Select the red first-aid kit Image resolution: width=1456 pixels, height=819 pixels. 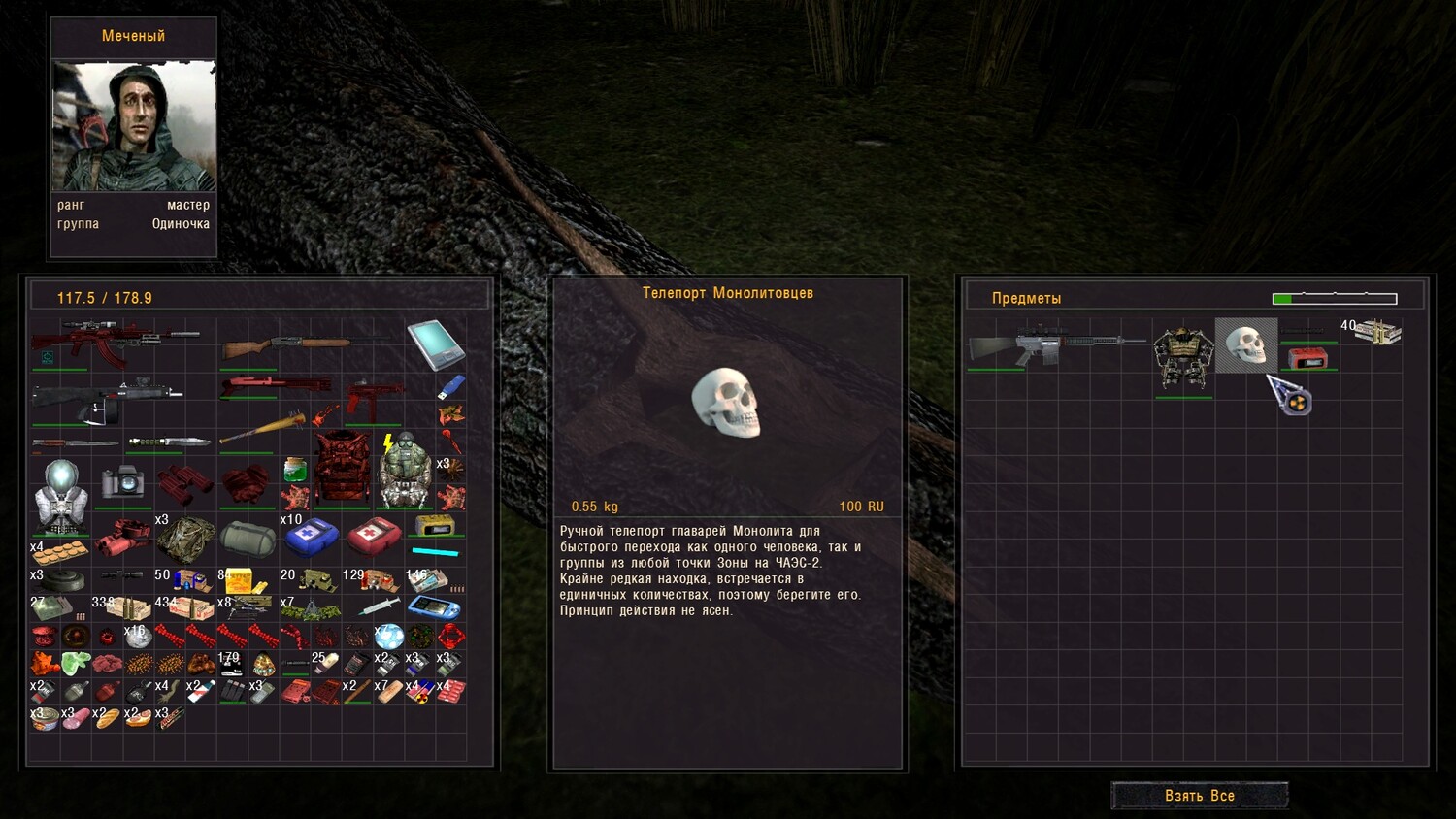coord(374,535)
